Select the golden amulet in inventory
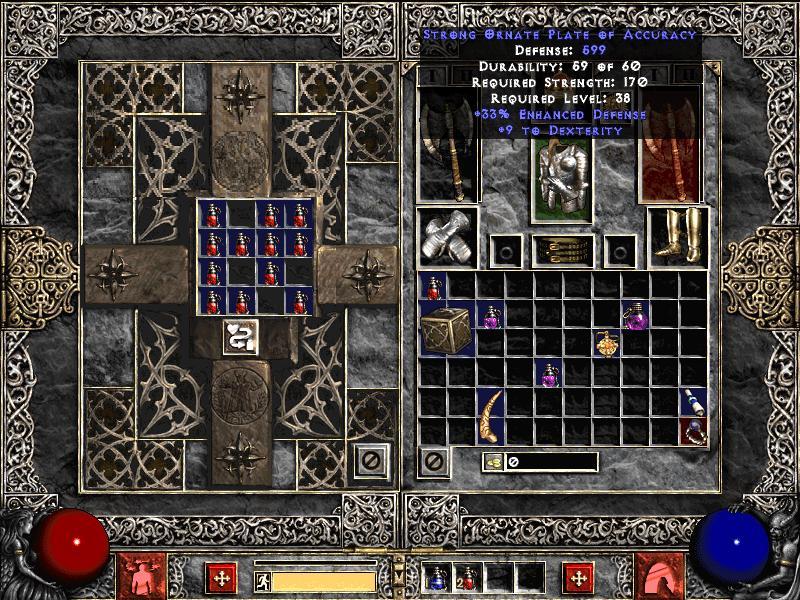 pyautogui.click(x=607, y=343)
